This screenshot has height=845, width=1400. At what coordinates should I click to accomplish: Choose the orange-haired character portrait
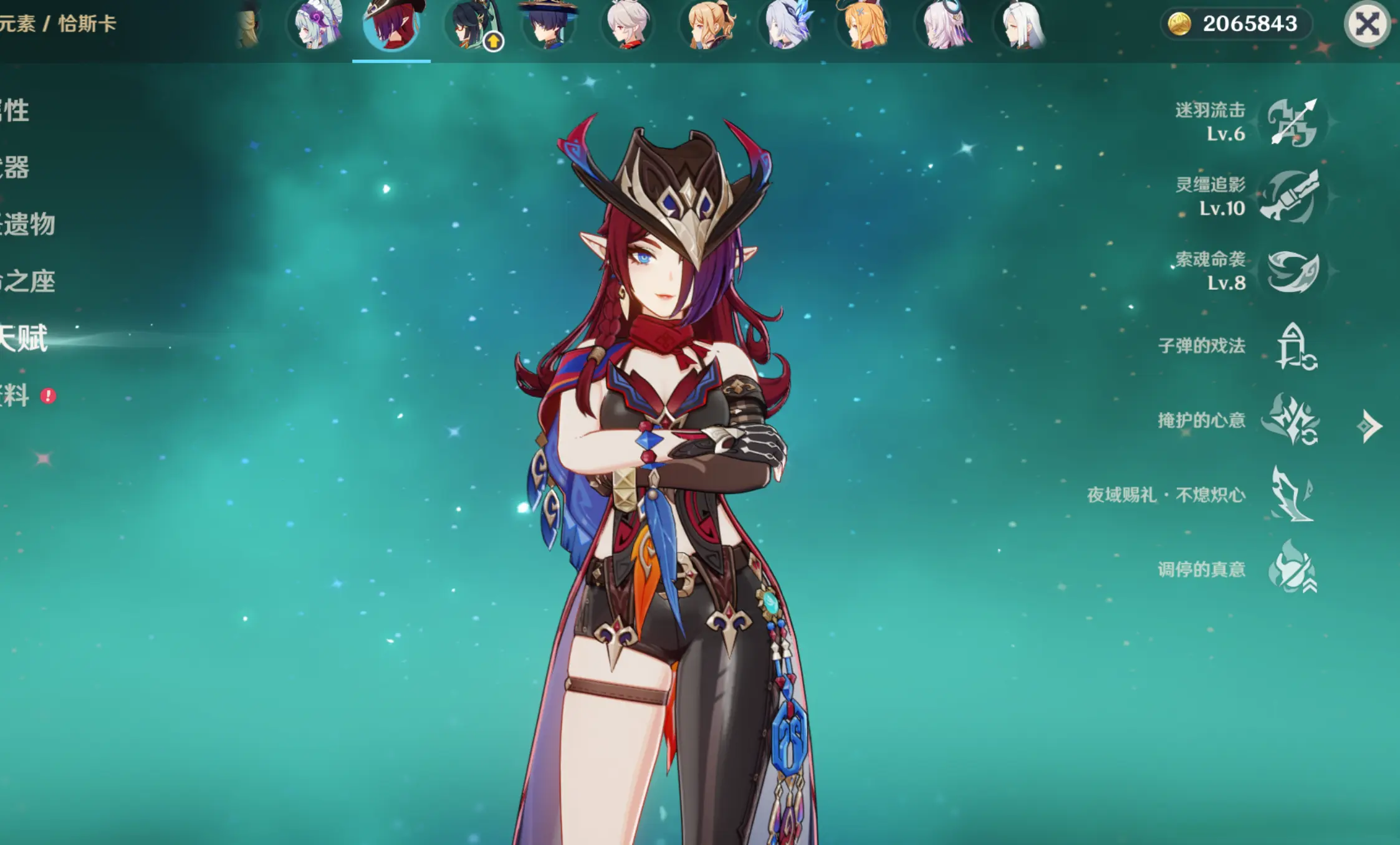click(x=865, y=26)
